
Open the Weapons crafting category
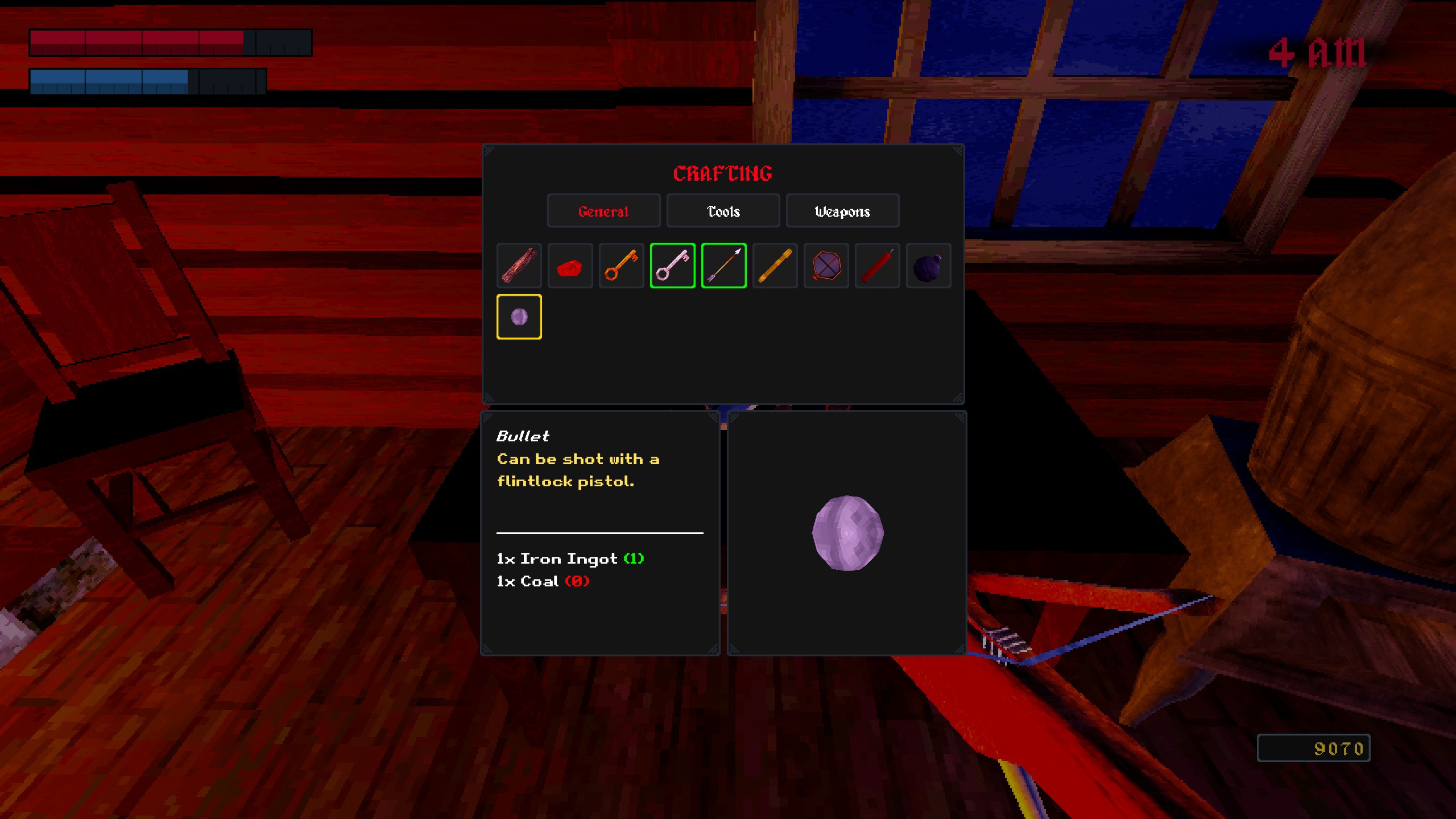coord(842,211)
